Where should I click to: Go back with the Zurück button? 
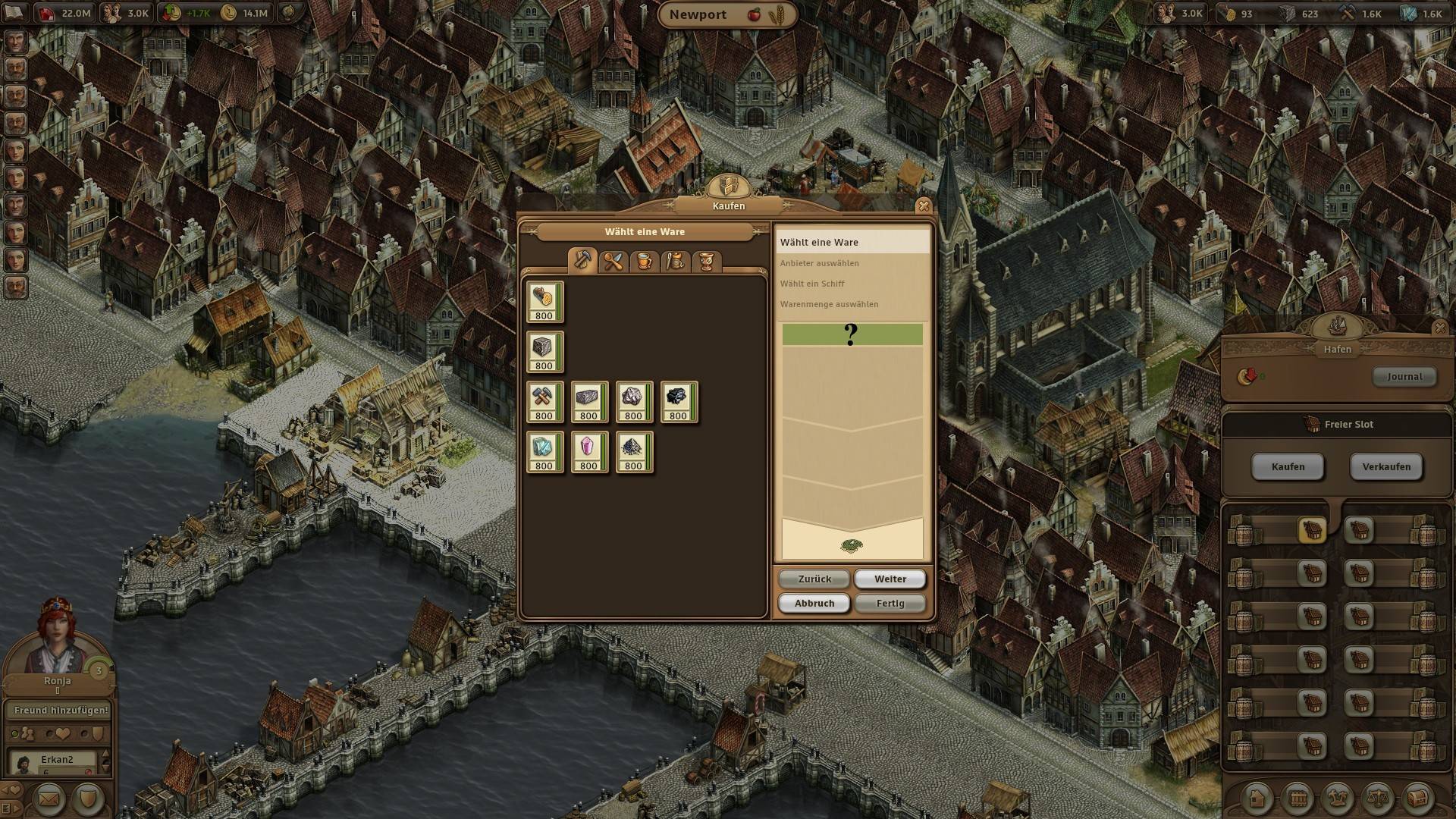(x=814, y=579)
